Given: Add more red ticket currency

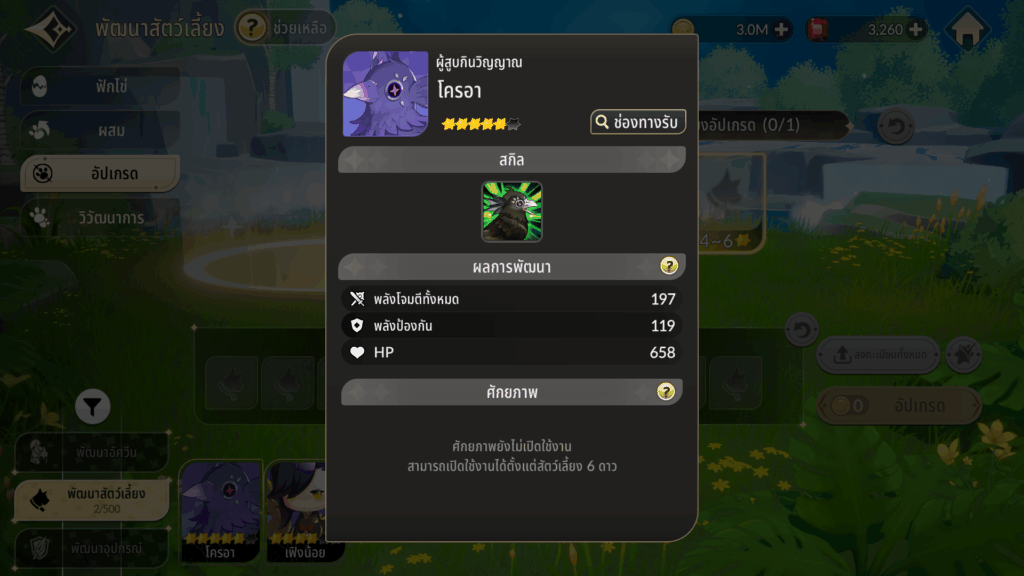Looking at the screenshot, I should pos(915,30).
